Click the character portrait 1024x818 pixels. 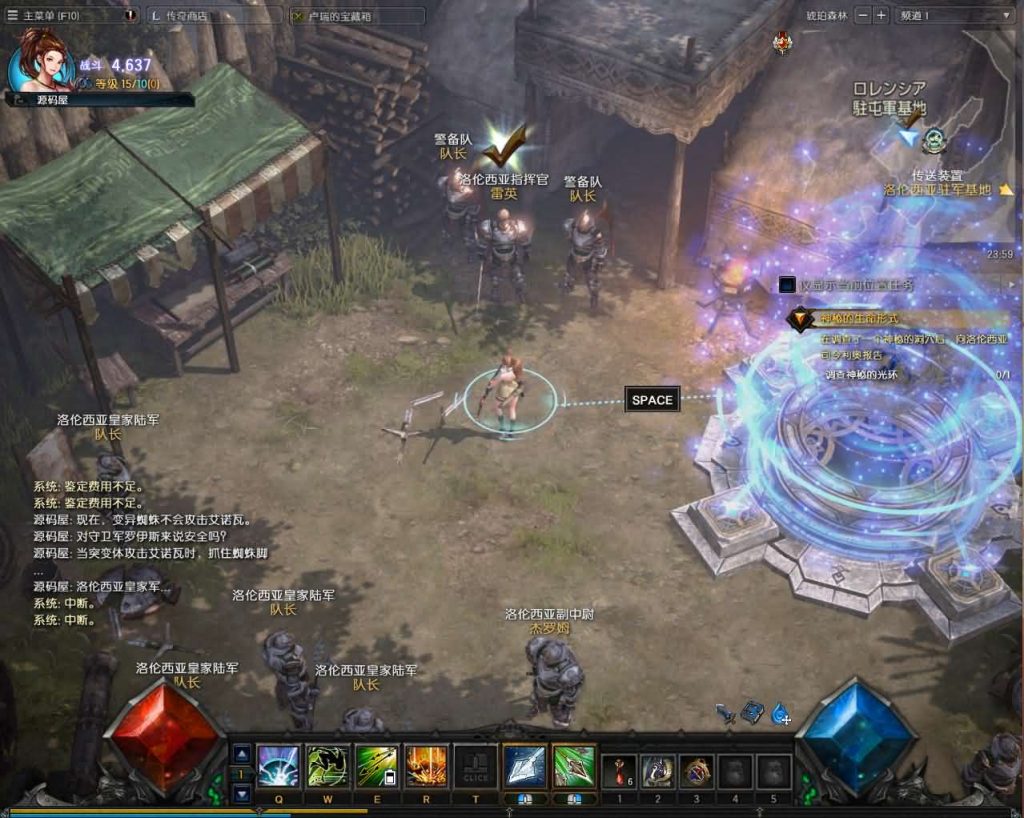42,60
